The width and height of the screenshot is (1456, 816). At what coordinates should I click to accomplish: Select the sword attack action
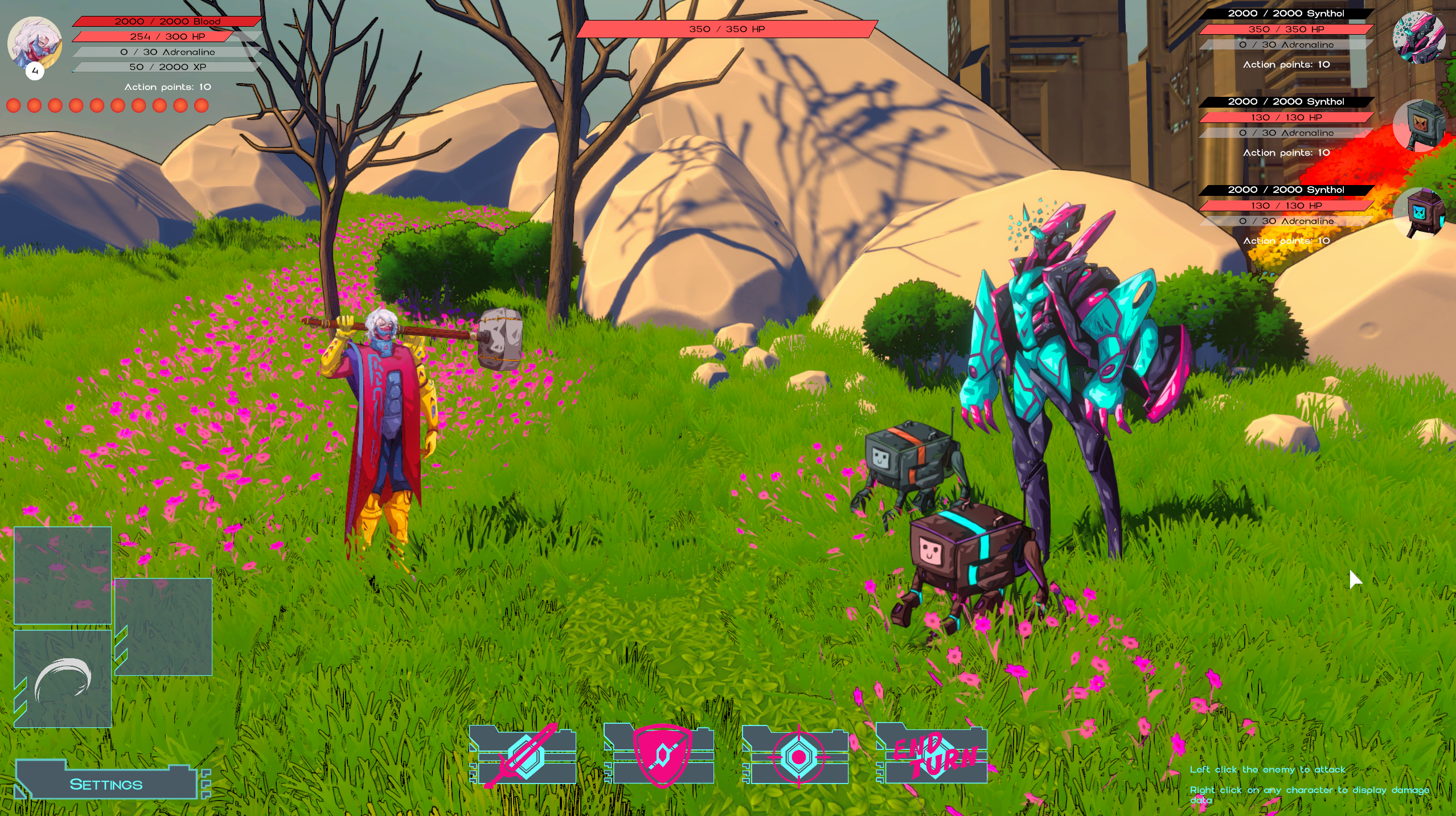tap(524, 755)
